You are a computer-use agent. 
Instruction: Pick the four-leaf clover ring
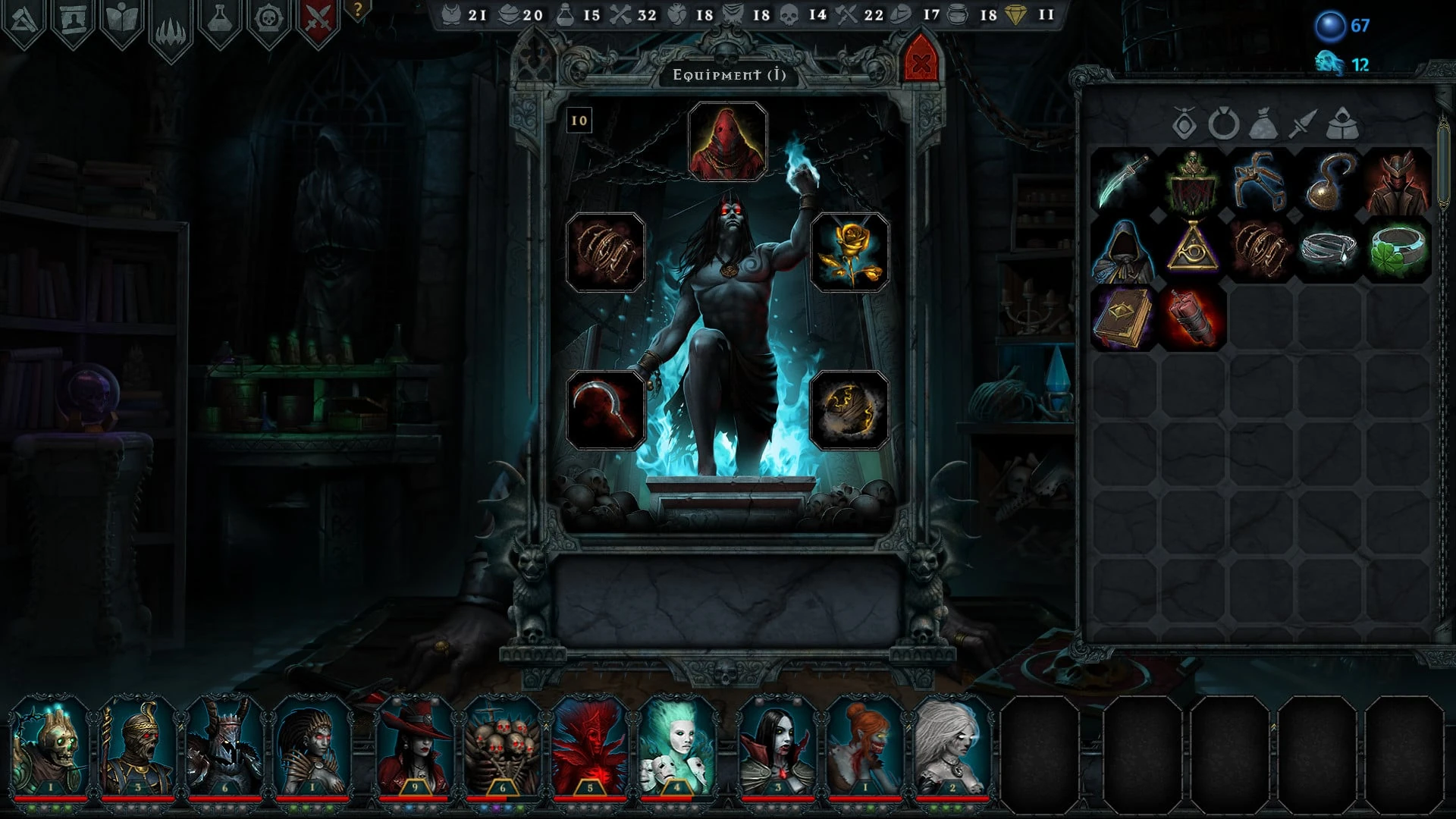(1398, 249)
